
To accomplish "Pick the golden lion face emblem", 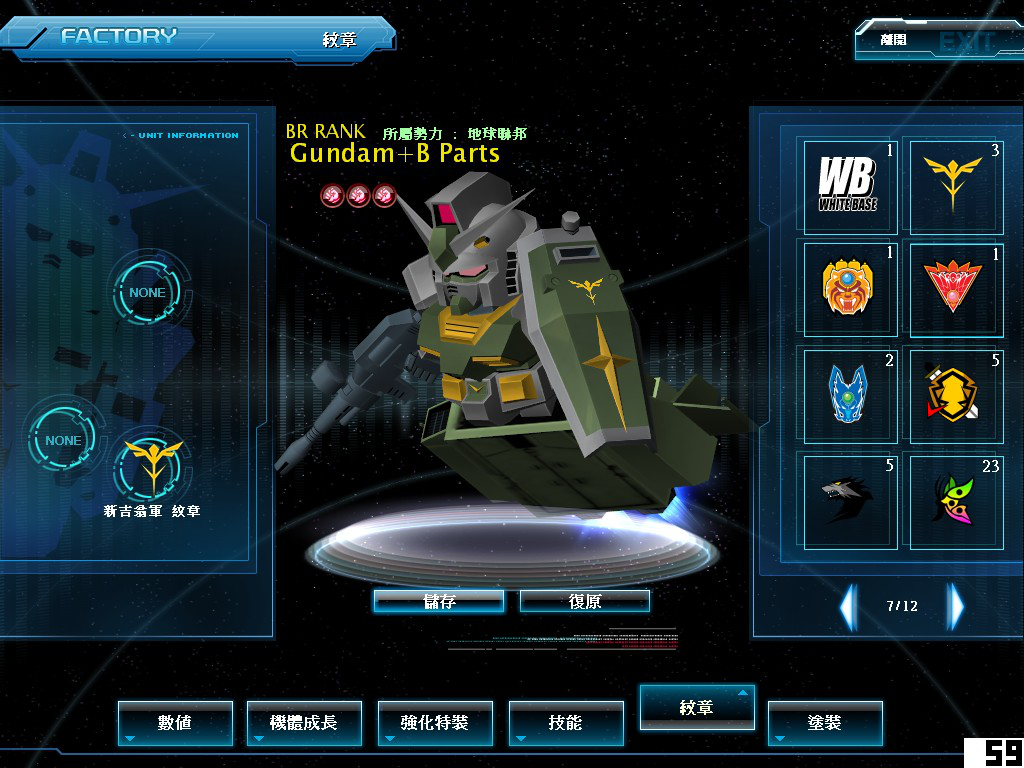I will (850, 288).
